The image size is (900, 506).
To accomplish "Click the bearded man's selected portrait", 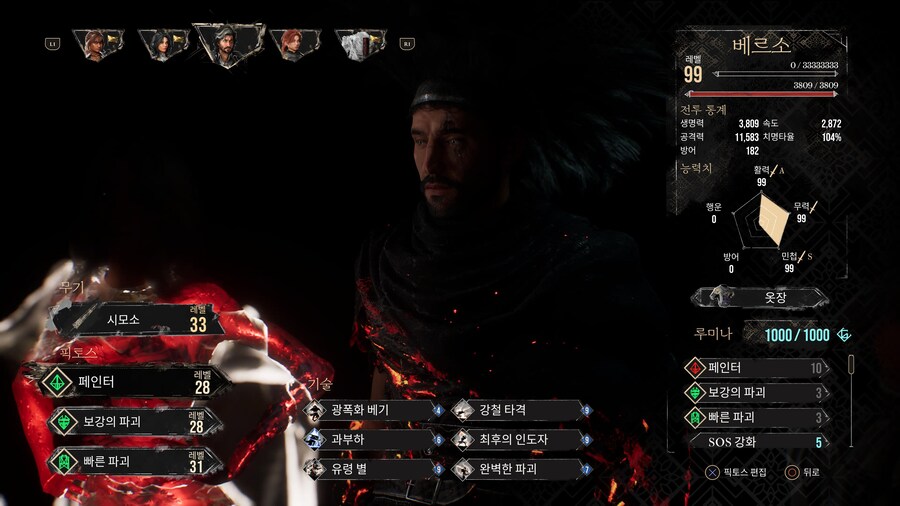I will click(229, 43).
